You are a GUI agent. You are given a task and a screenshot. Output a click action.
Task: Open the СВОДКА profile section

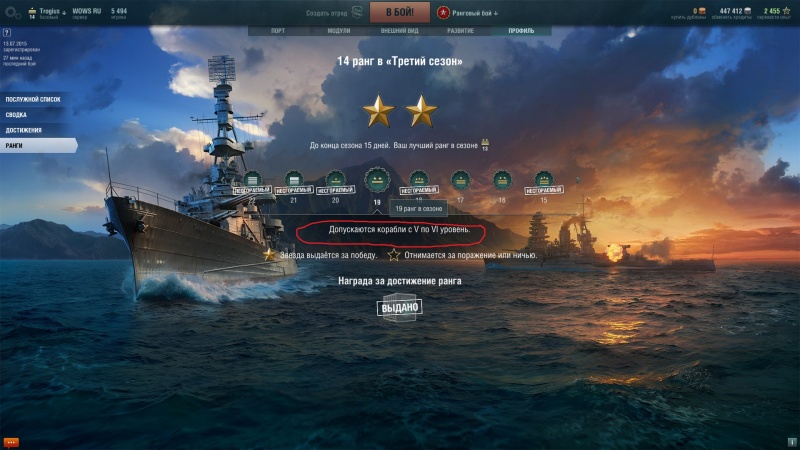point(17,115)
